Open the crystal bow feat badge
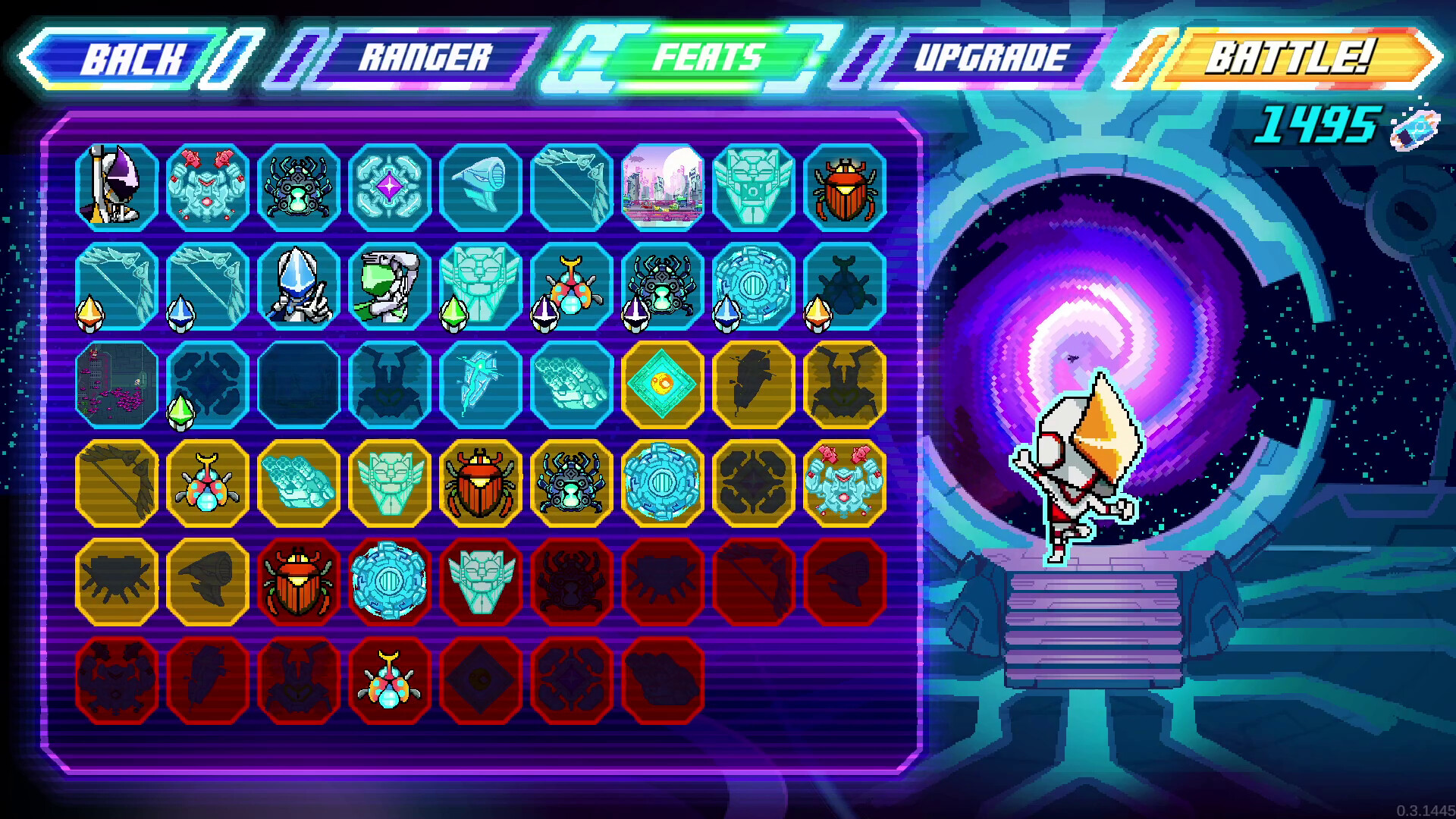 click(573, 186)
